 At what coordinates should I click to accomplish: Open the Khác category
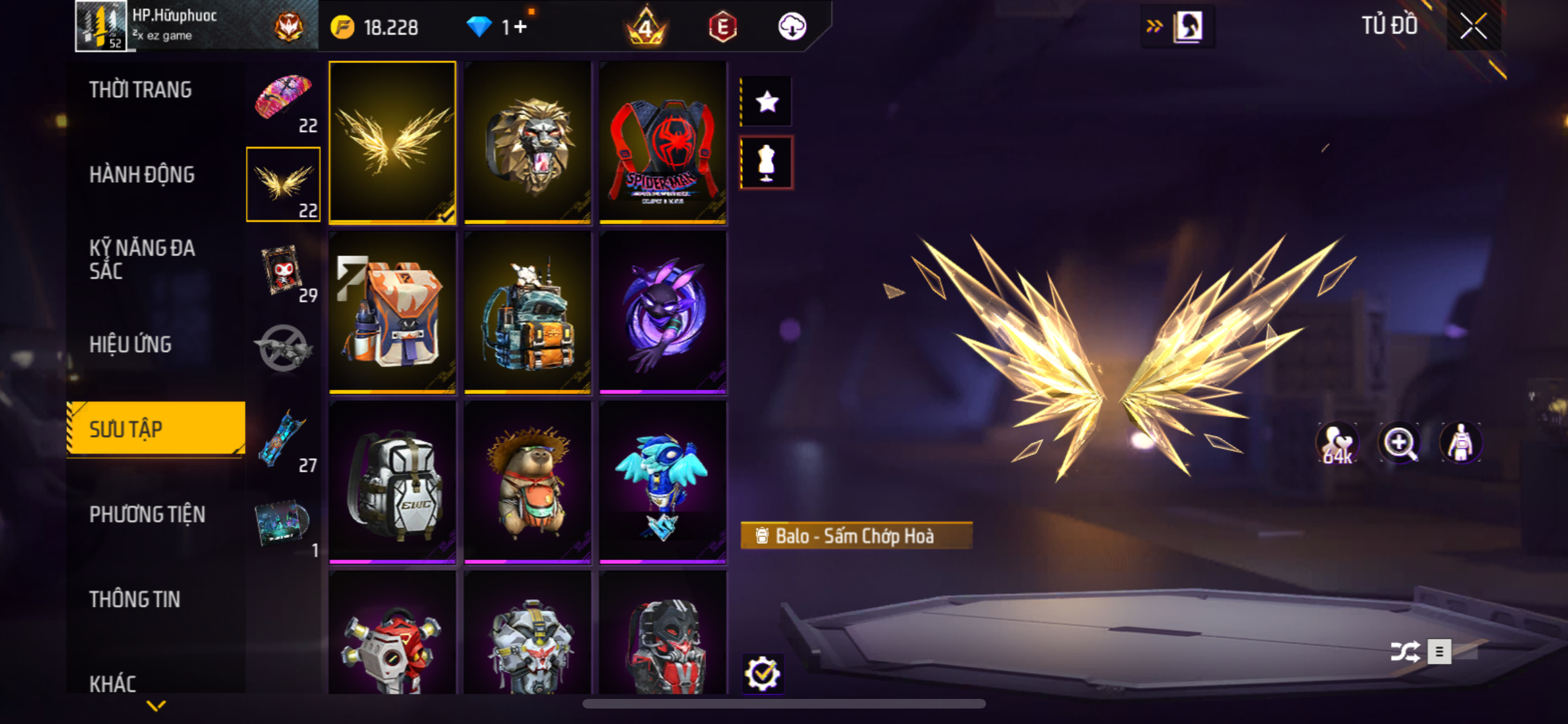coord(113,683)
